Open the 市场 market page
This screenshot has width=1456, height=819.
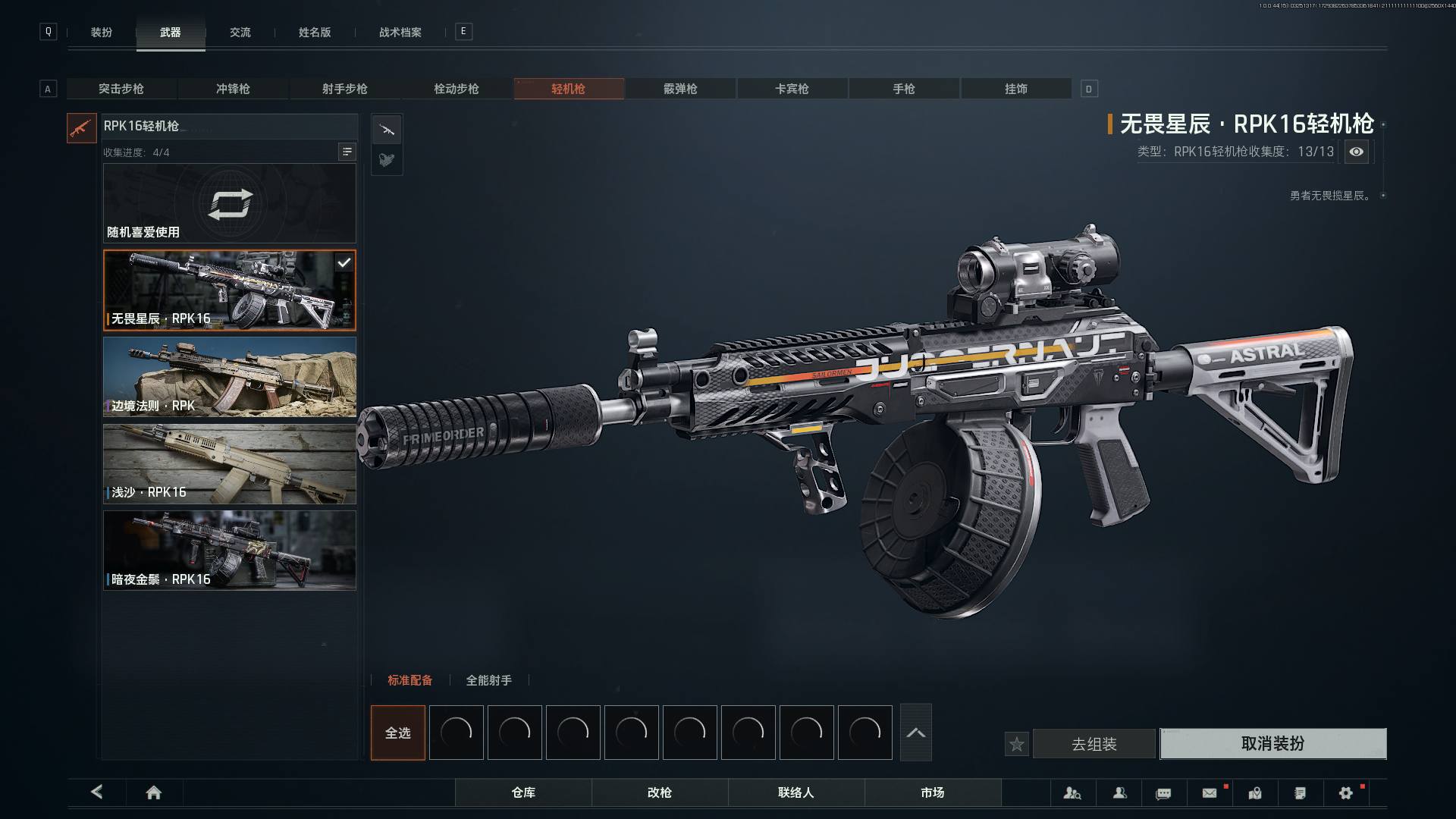[932, 792]
